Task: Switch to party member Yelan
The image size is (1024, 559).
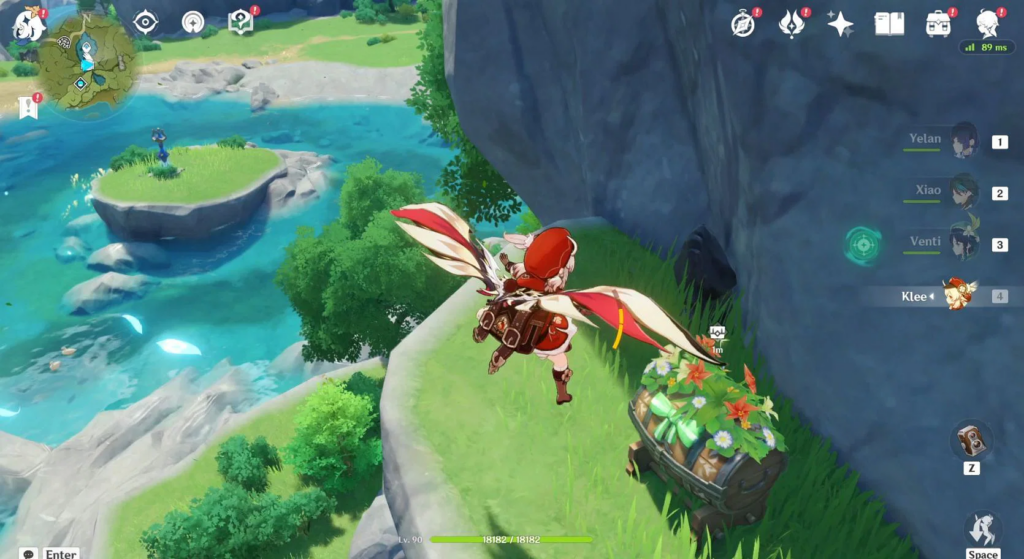Action: click(963, 141)
